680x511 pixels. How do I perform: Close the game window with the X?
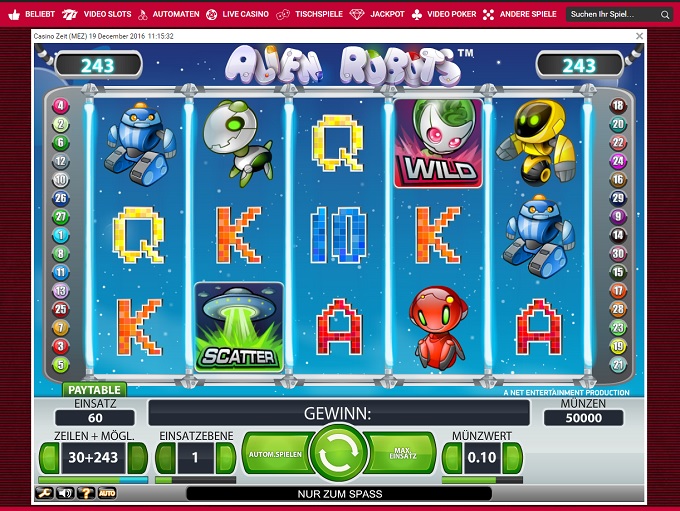click(x=640, y=35)
